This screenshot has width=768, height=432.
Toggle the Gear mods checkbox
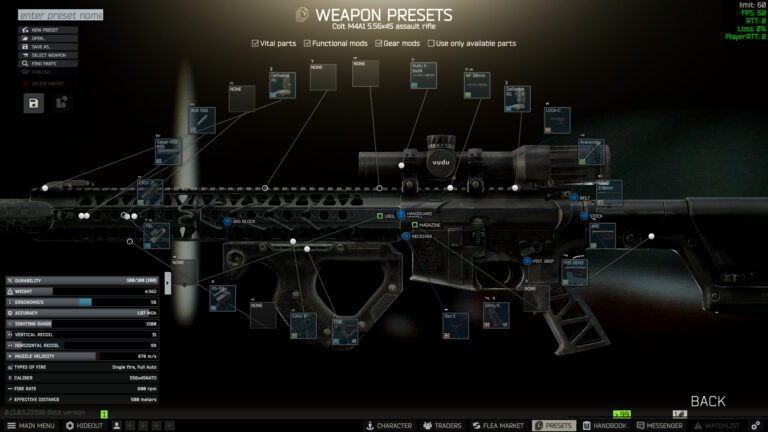[378, 44]
